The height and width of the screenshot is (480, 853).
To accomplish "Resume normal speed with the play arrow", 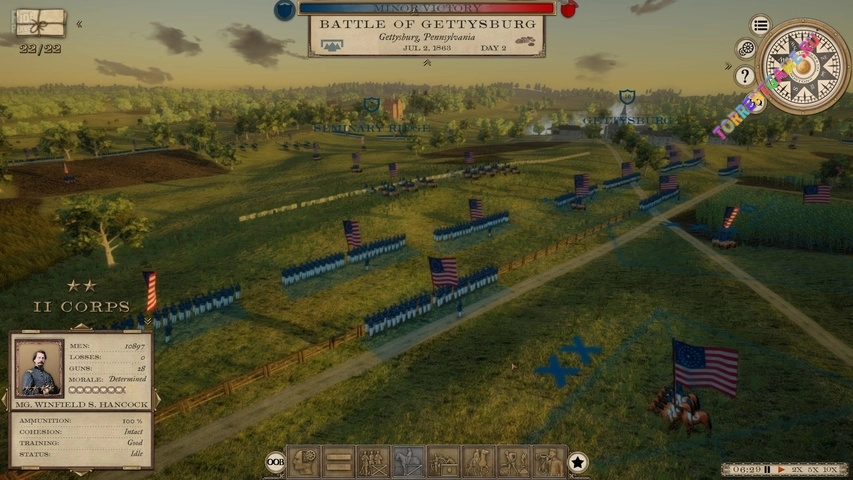I will tap(780, 469).
